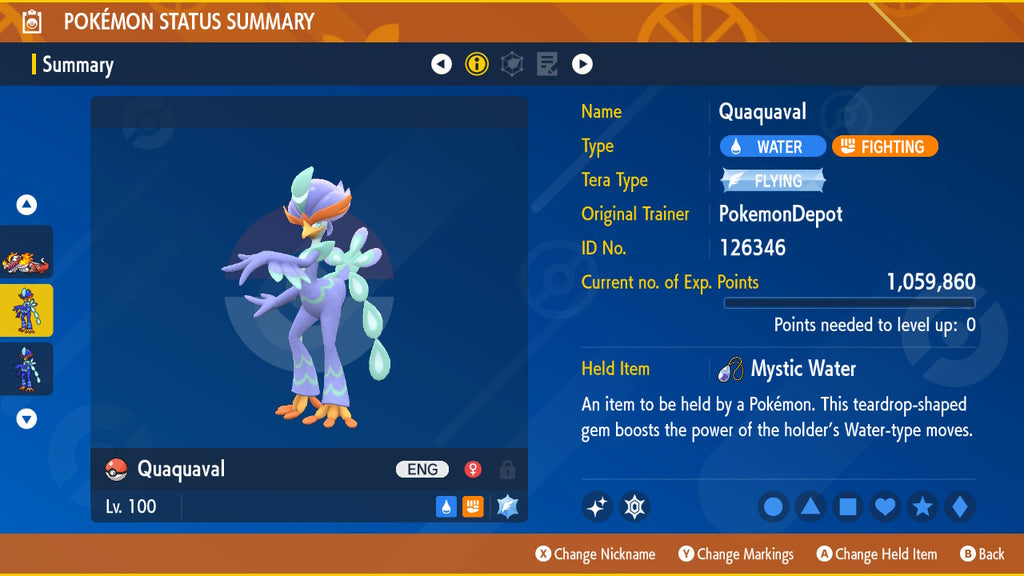Toggle the star marking
This screenshot has width=1024, height=576.
(x=922, y=507)
